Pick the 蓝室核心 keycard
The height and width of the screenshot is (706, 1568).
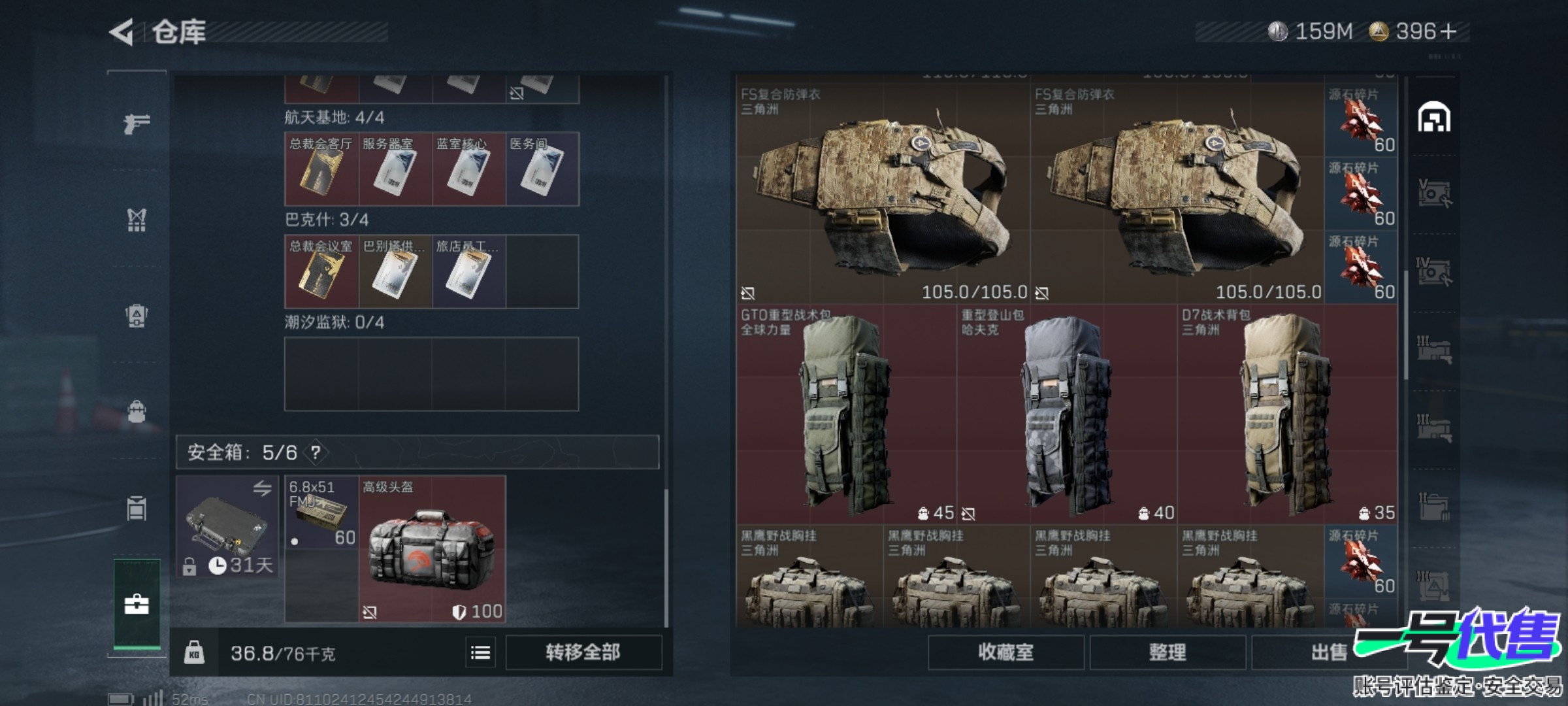(468, 169)
